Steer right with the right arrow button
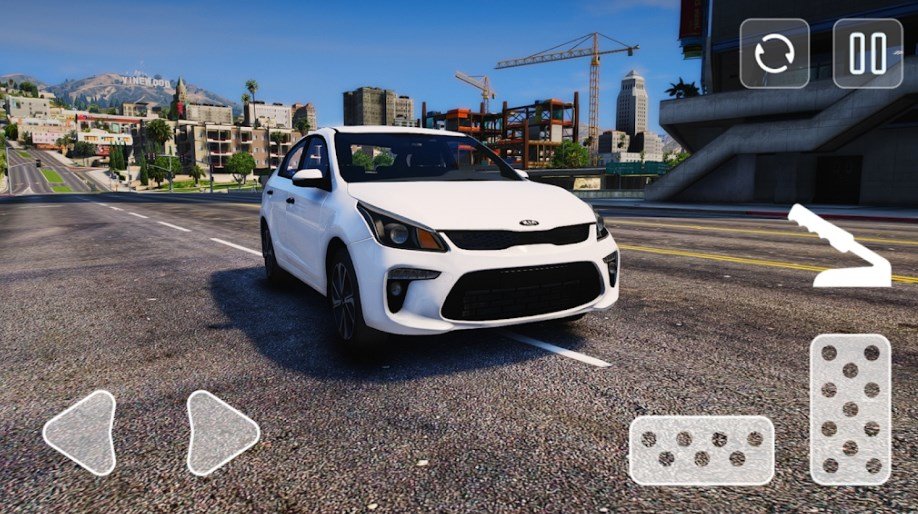 point(220,432)
